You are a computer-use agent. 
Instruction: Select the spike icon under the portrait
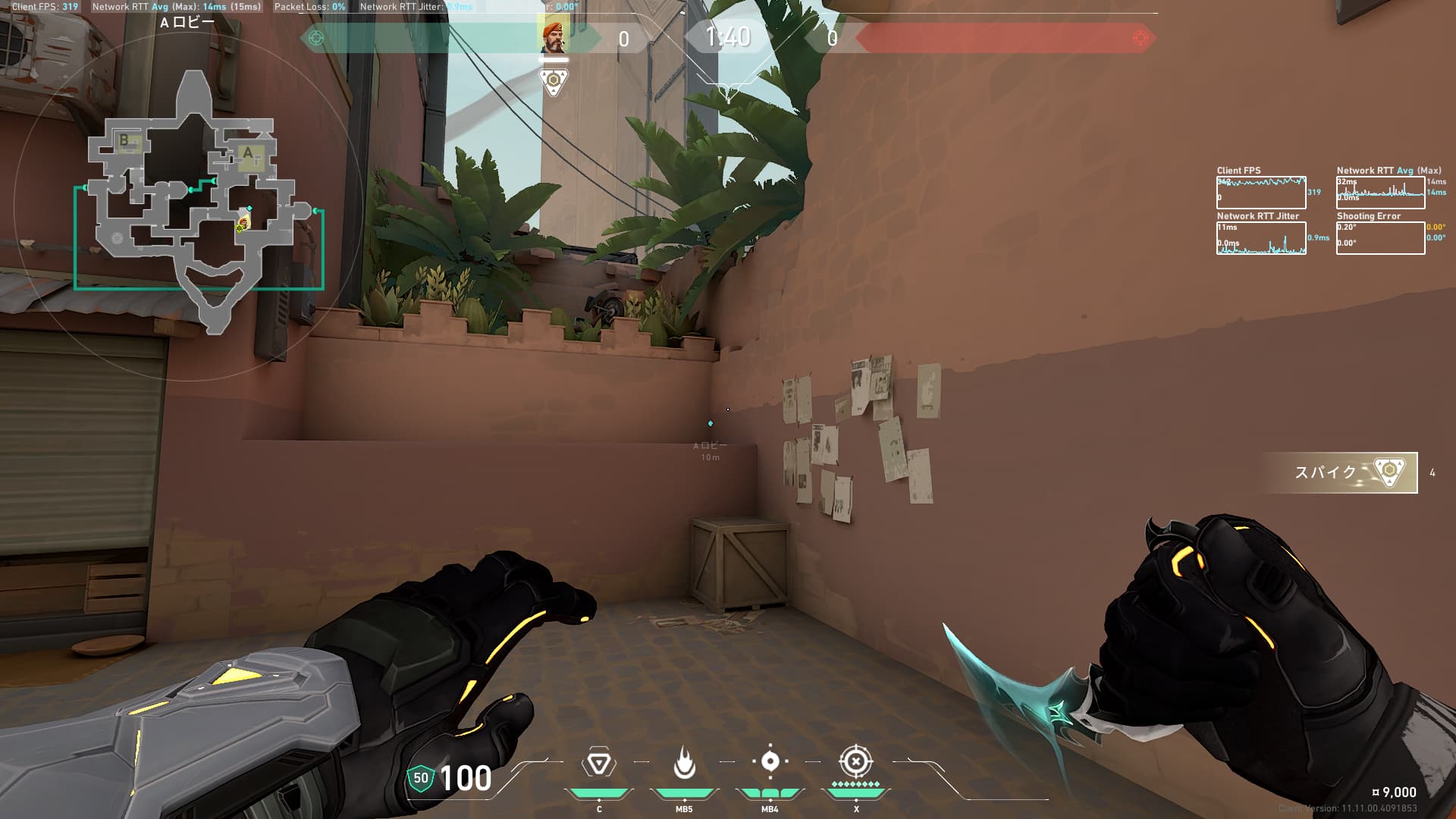coord(553,81)
